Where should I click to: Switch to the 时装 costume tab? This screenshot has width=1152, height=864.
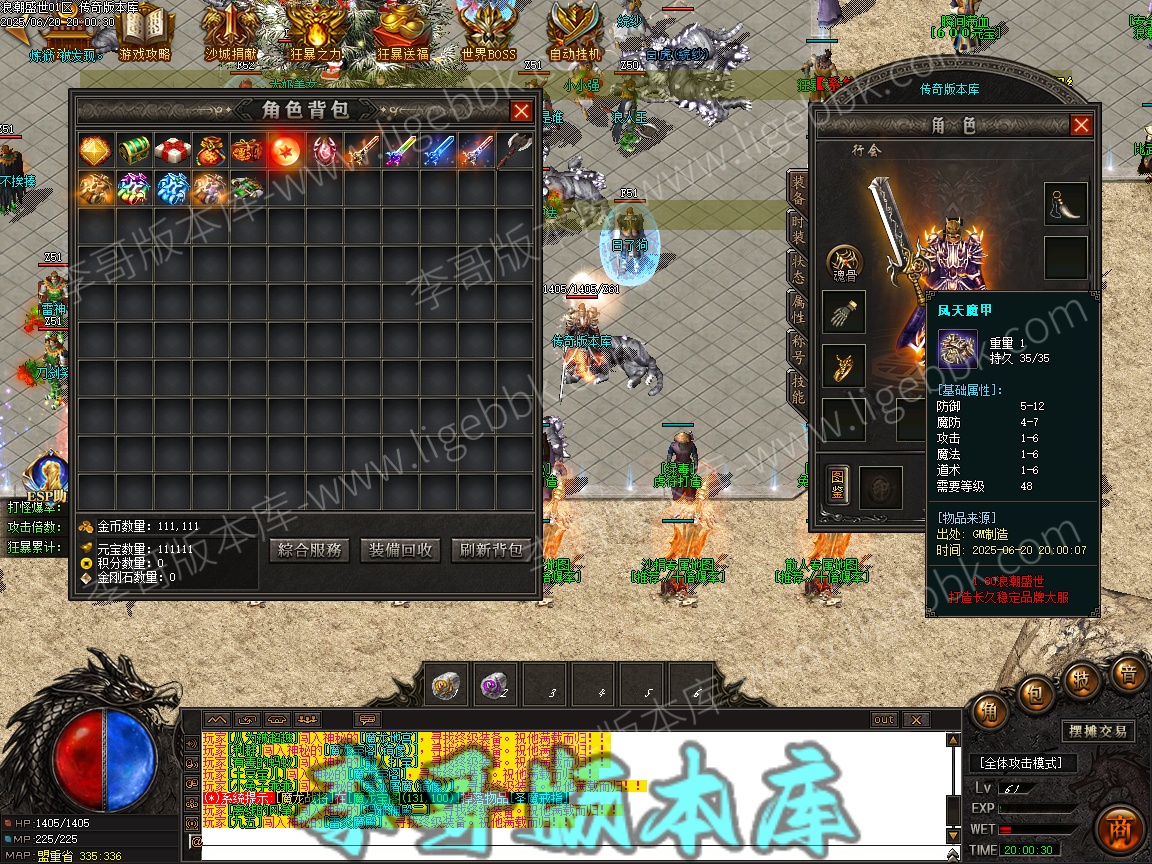click(x=798, y=228)
